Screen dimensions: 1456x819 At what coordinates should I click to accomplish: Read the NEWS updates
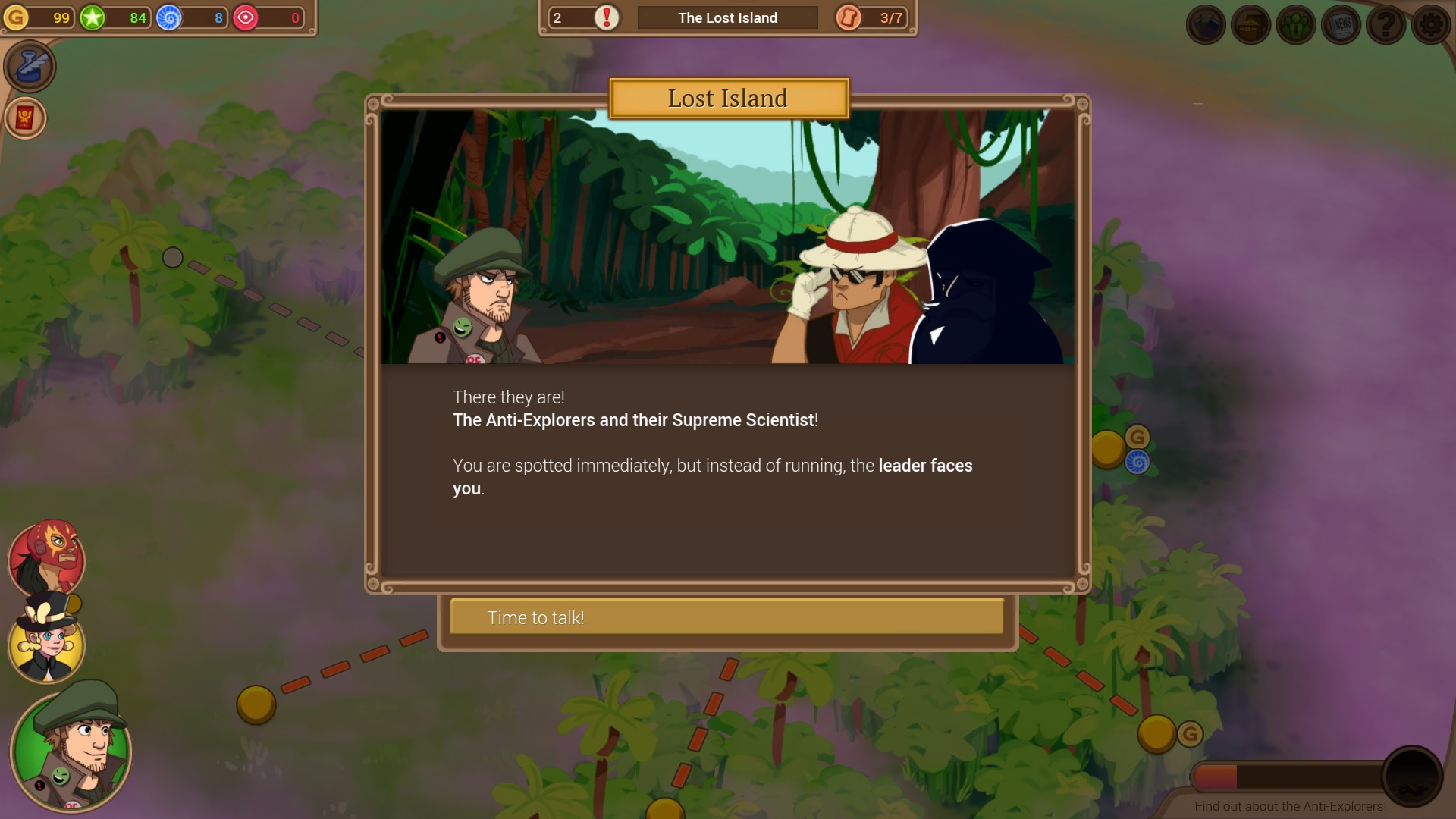(x=1341, y=24)
